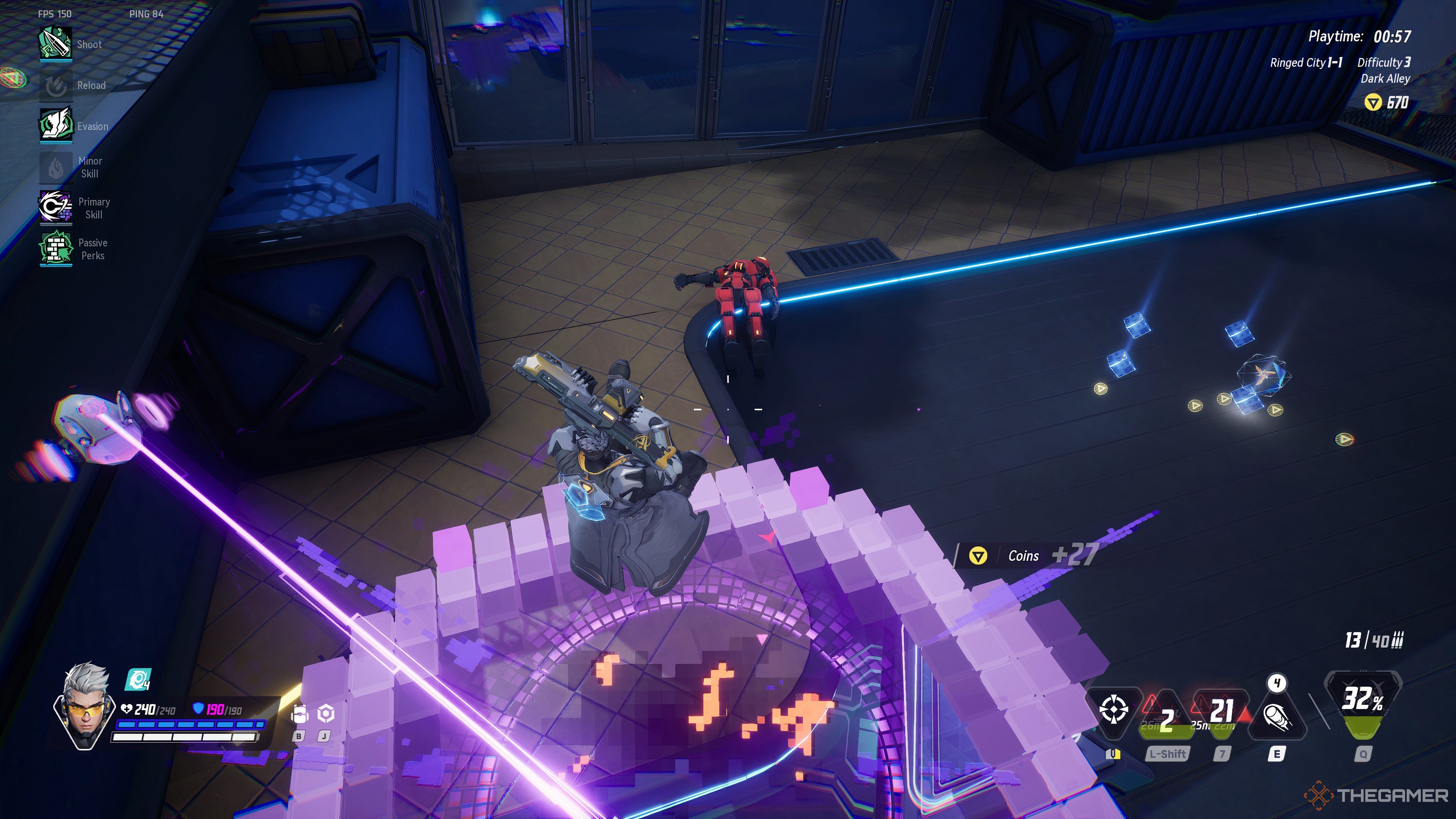This screenshot has height=819, width=1456.
Task: Select the greyed-out Reload skill icon
Action: click(x=55, y=85)
